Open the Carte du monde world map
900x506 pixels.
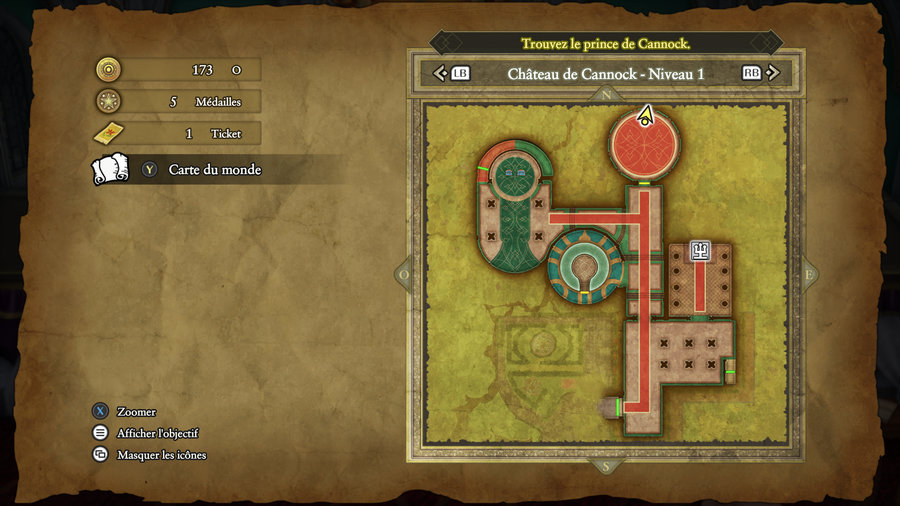click(214, 170)
